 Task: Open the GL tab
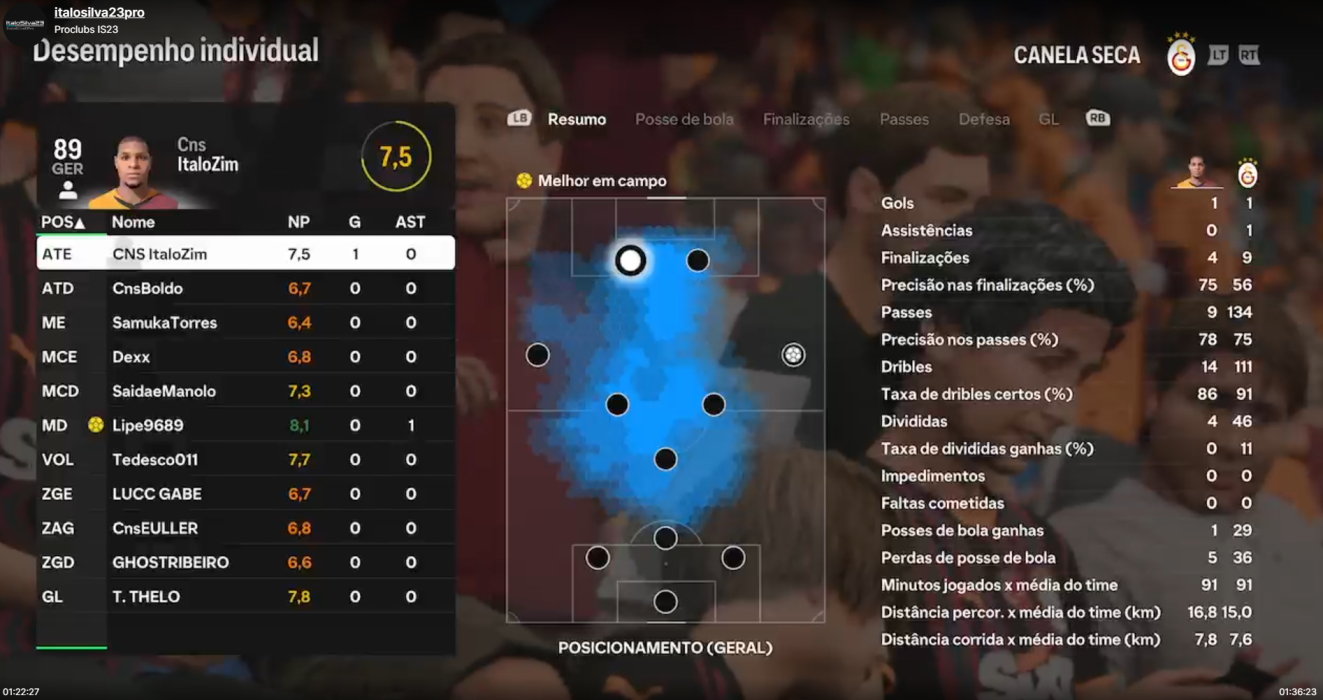[1048, 119]
